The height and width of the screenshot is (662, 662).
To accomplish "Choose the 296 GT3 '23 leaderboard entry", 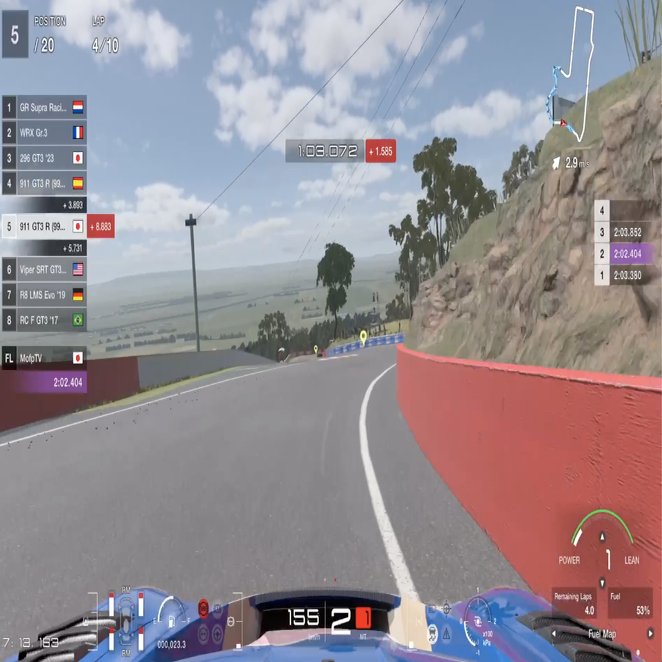I will click(x=45, y=158).
